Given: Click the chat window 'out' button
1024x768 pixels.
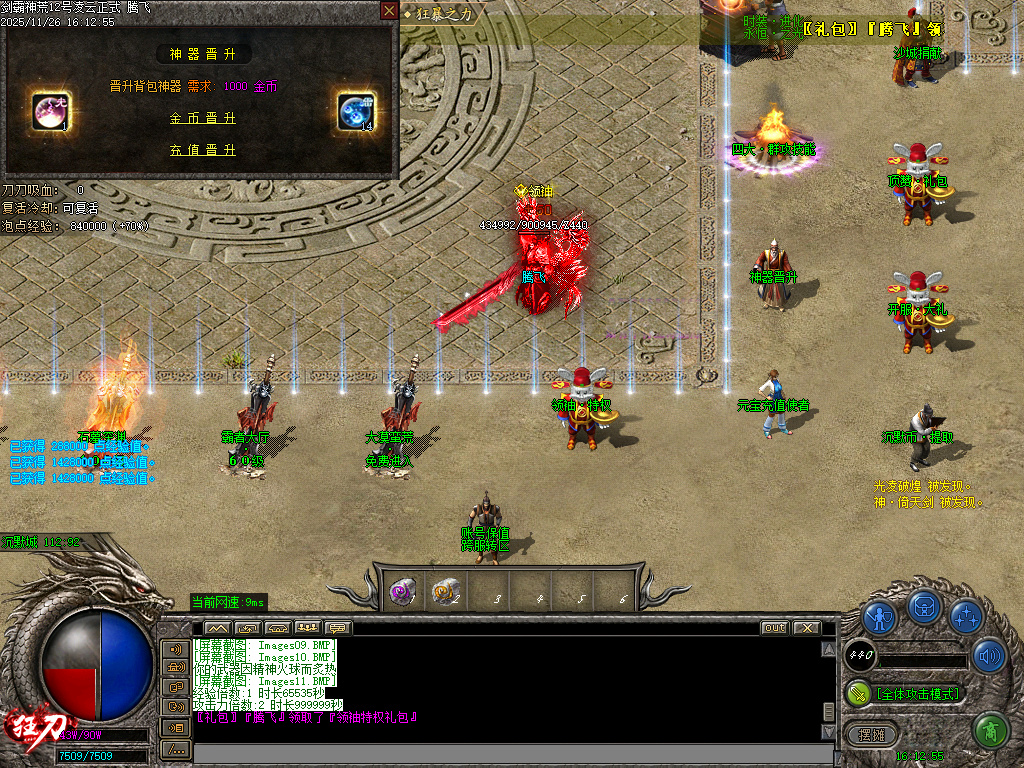Looking at the screenshot, I should pos(774,628).
